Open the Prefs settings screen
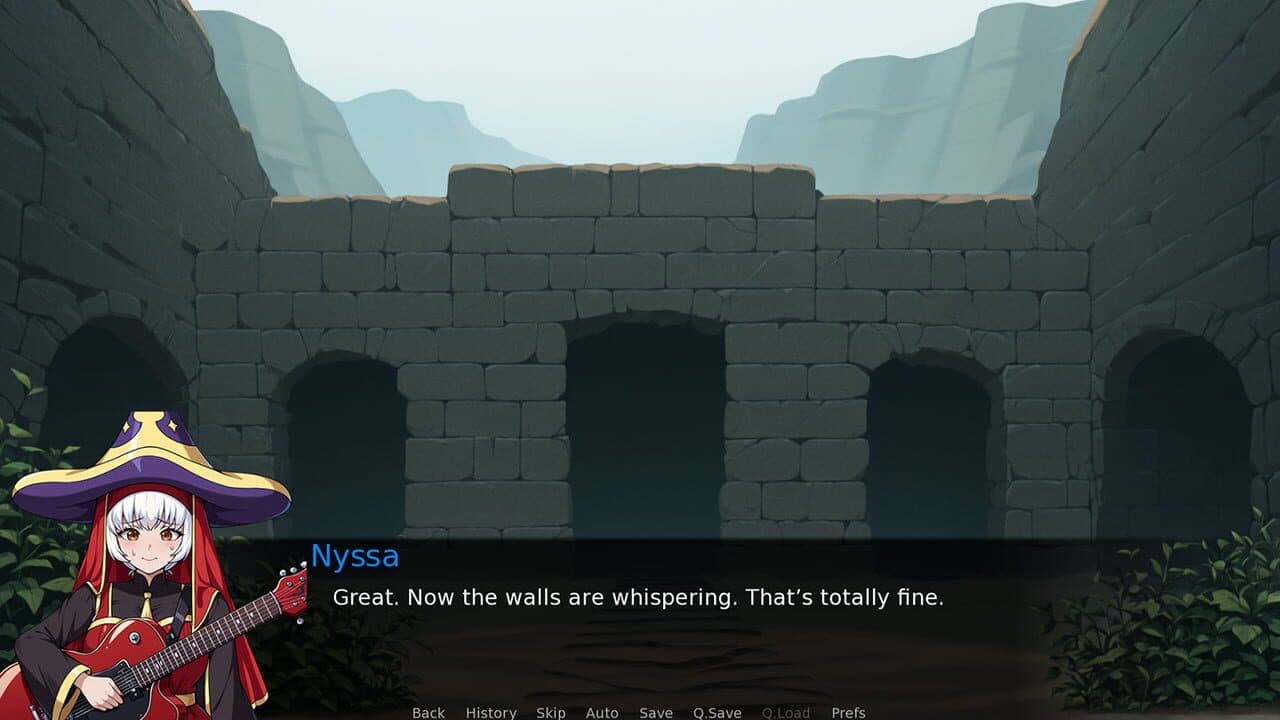 click(x=850, y=713)
